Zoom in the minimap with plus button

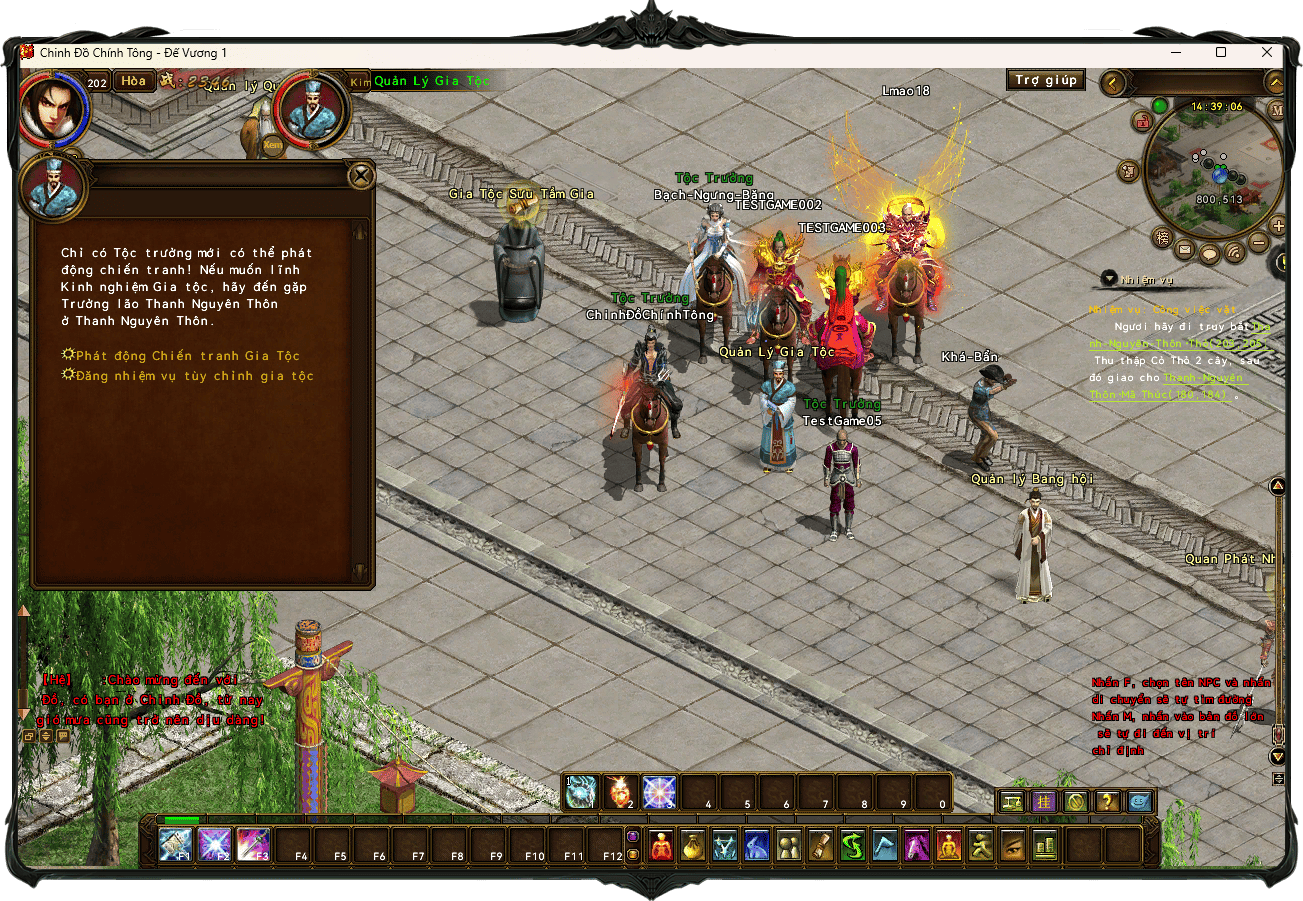[x=1278, y=225]
